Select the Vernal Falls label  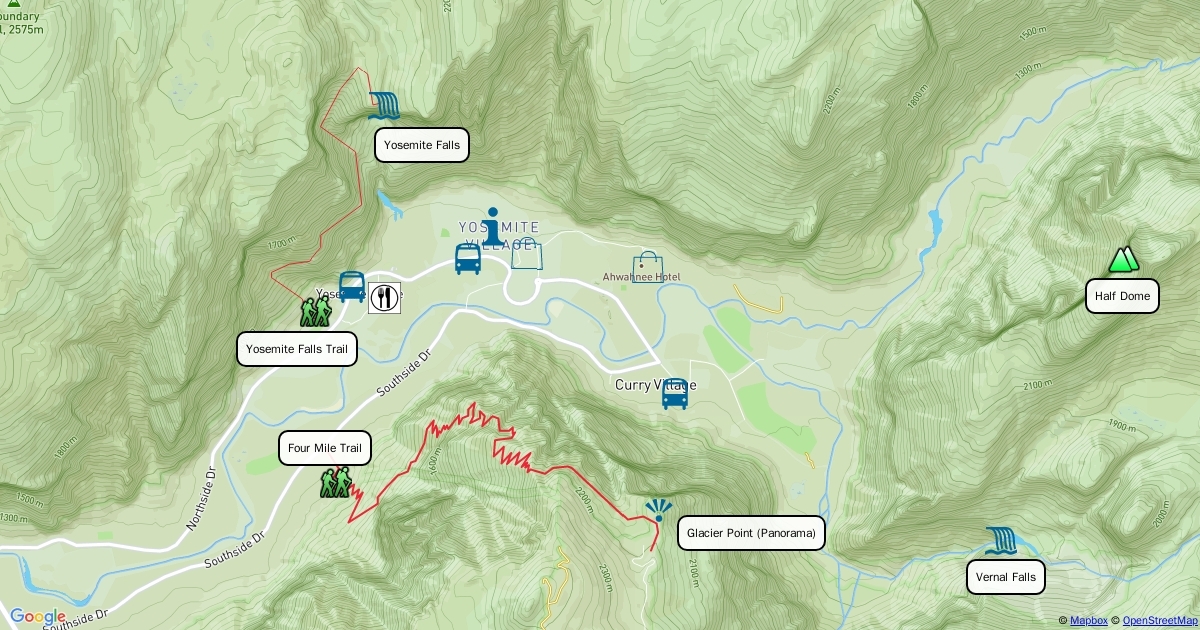pos(1006,577)
